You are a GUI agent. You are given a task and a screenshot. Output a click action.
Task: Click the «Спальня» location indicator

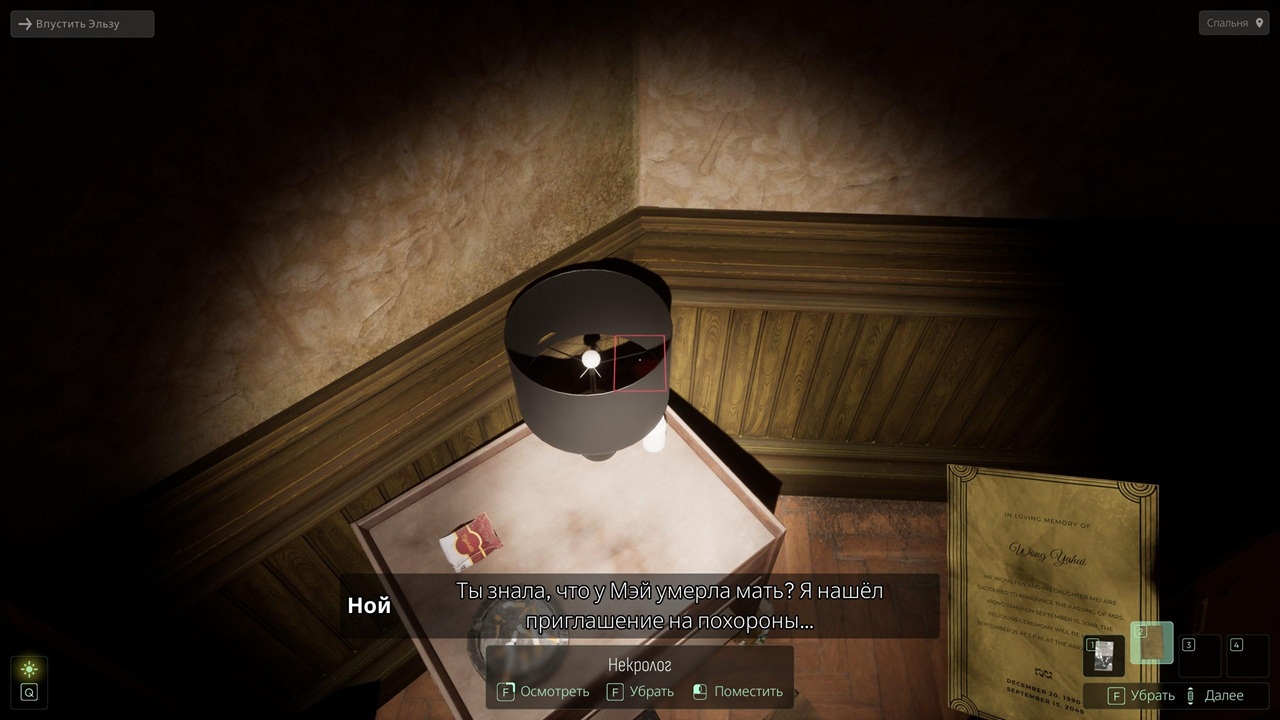tap(1234, 23)
